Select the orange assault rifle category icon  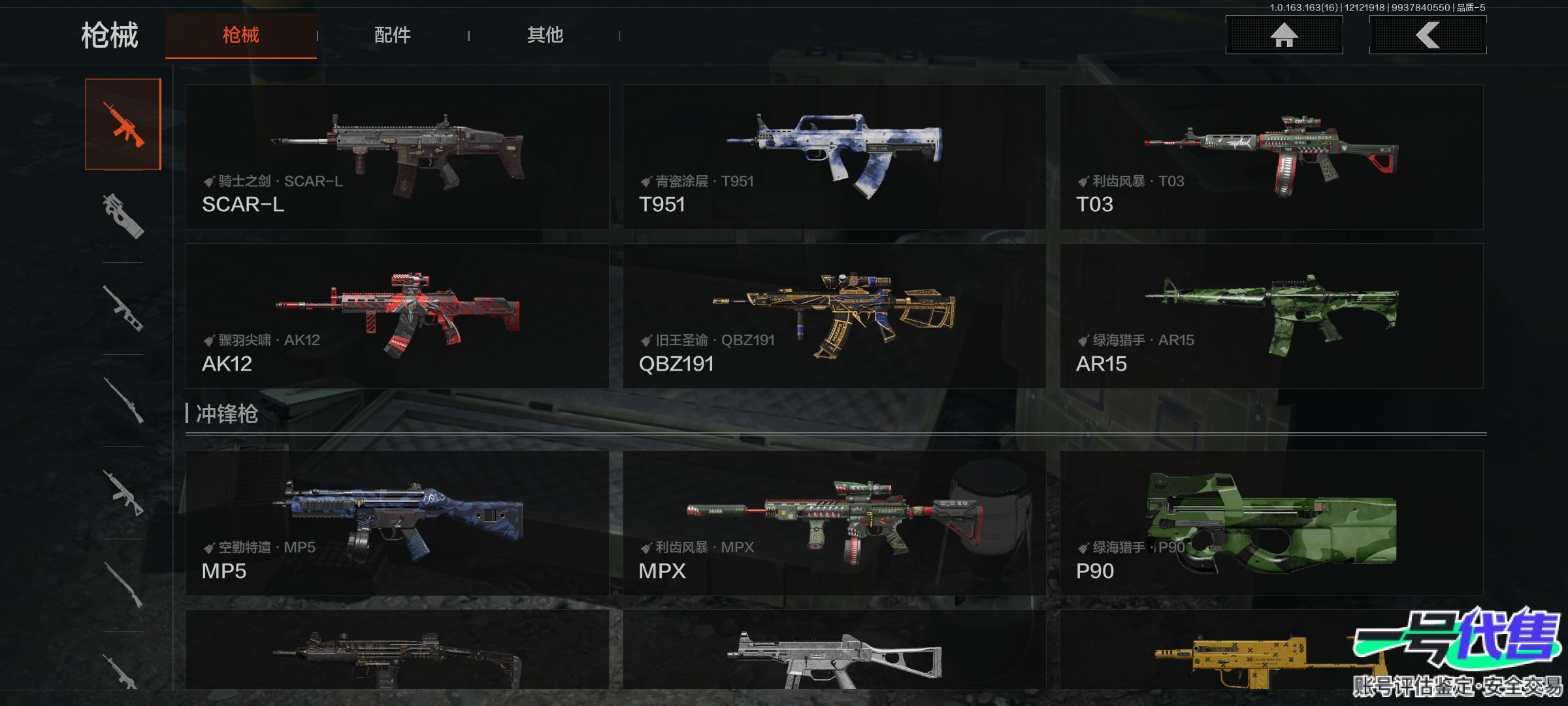pos(123,124)
